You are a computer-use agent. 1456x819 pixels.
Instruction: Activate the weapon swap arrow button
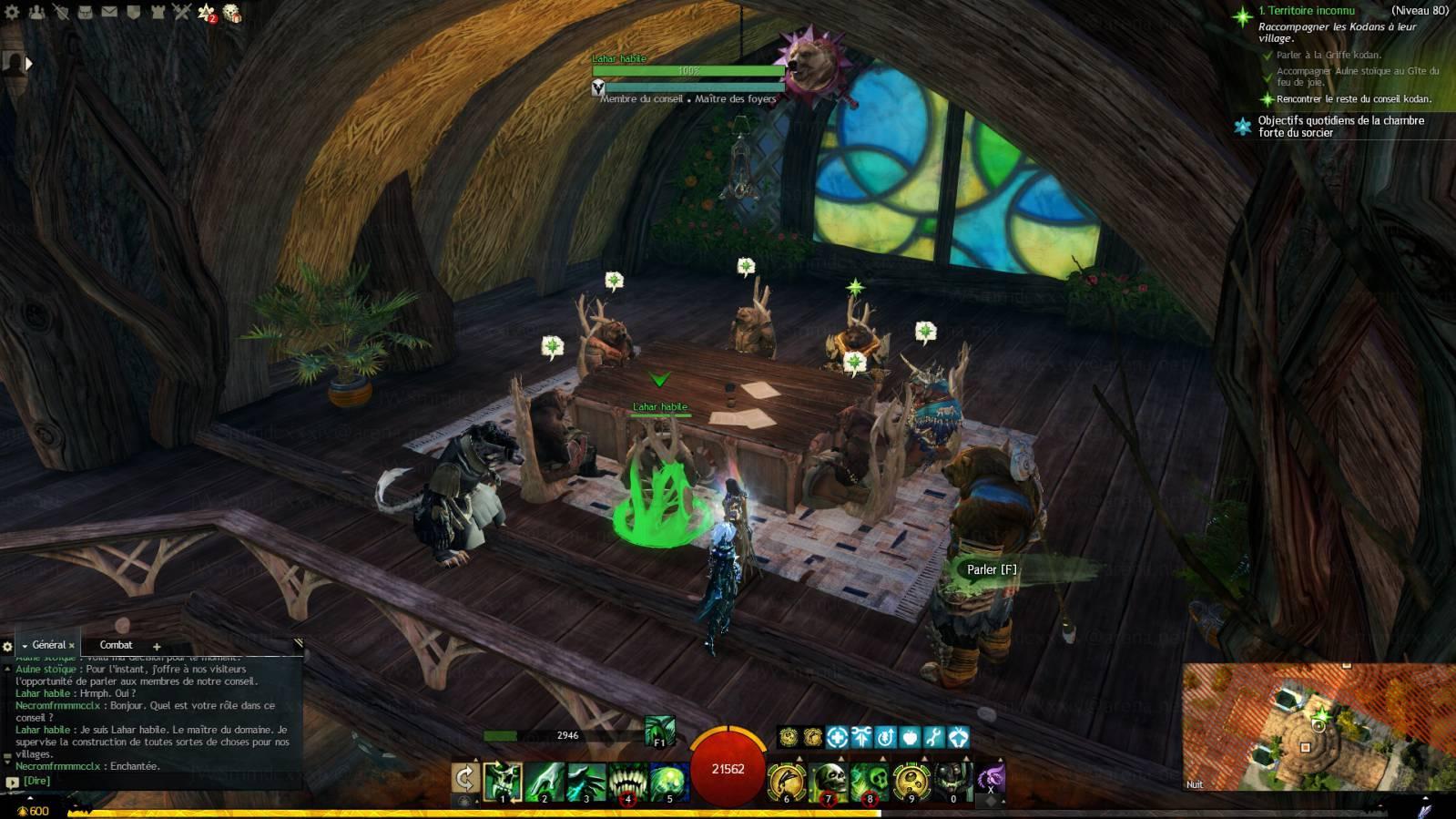click(465, 779)
